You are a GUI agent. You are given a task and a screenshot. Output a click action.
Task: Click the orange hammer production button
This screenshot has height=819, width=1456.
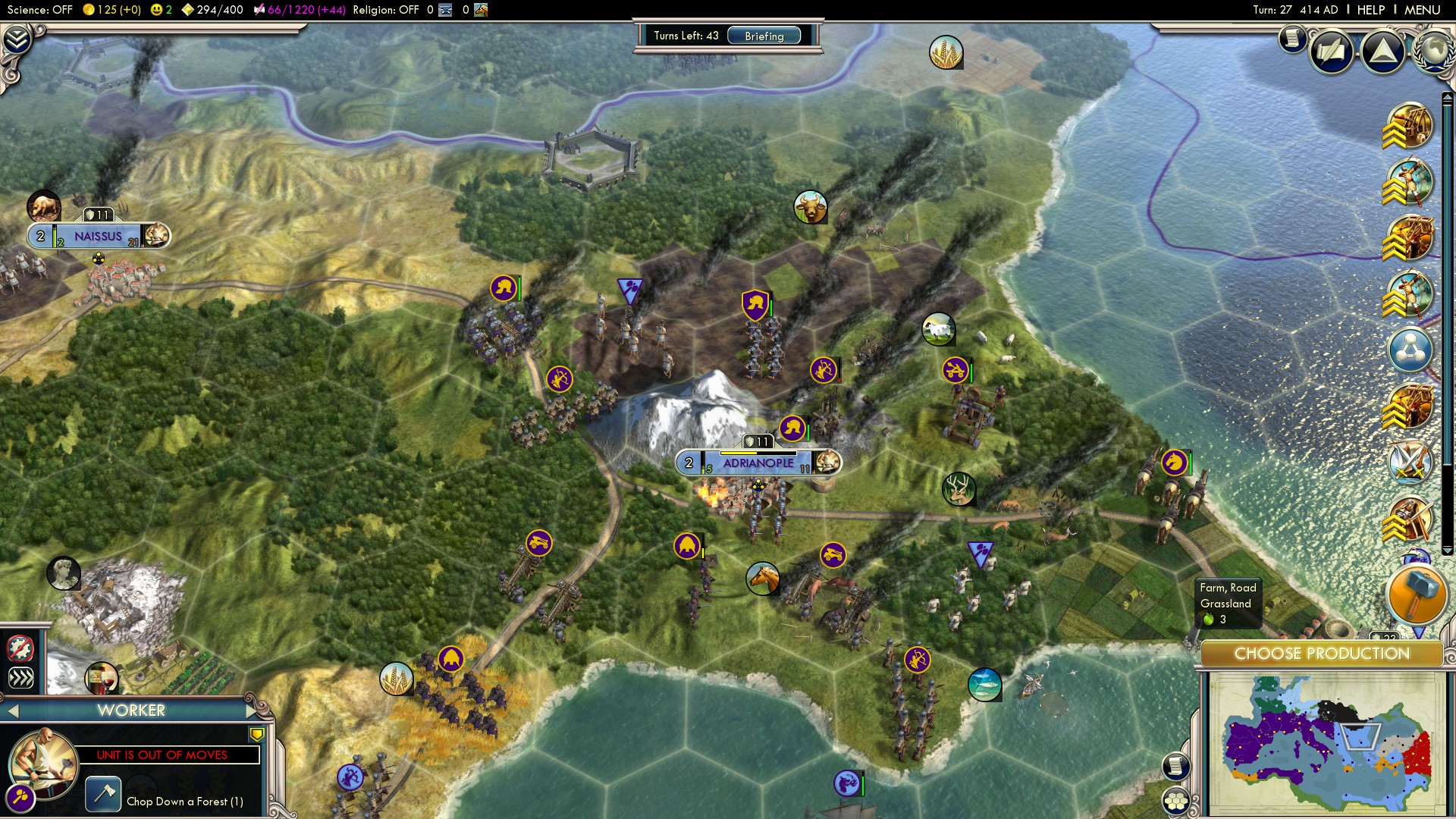pos(1416,595)
